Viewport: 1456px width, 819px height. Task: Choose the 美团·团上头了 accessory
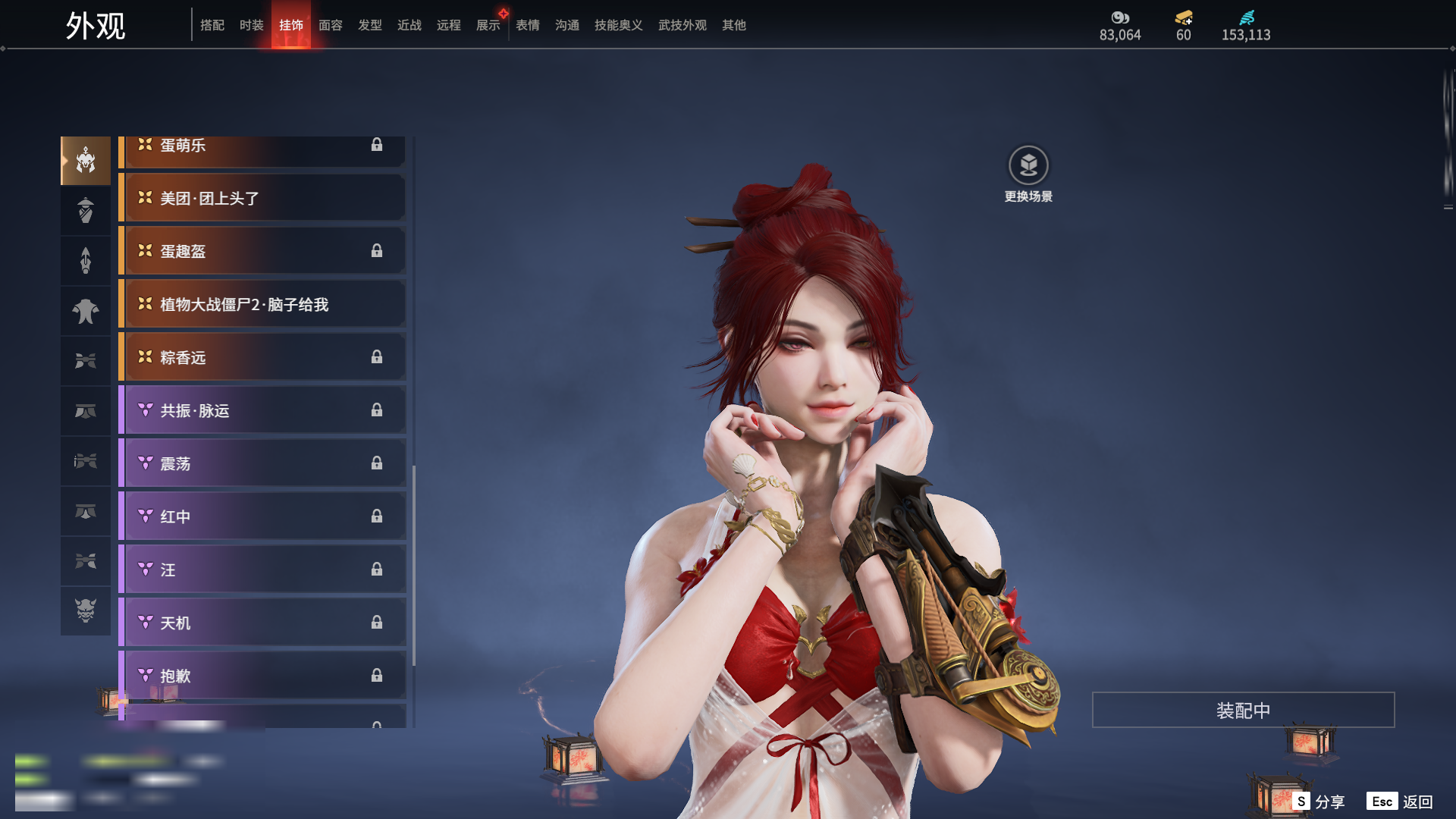click(262, 198)
